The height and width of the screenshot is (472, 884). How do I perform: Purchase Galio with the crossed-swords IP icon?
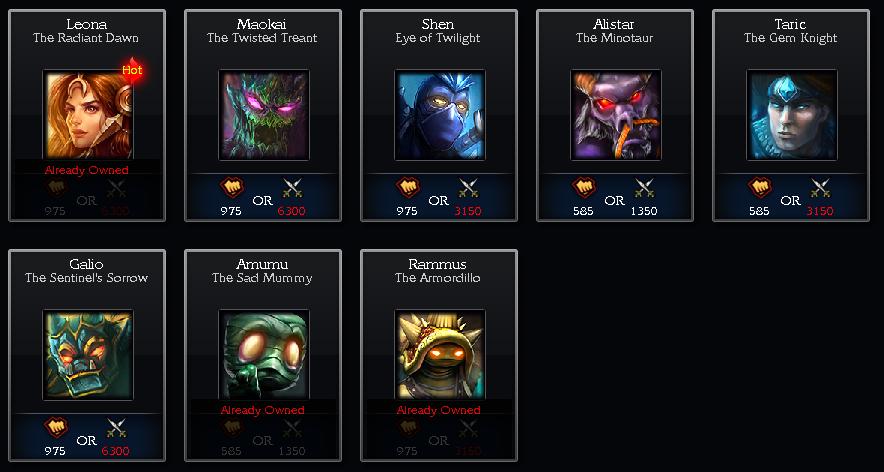point(117,428)
